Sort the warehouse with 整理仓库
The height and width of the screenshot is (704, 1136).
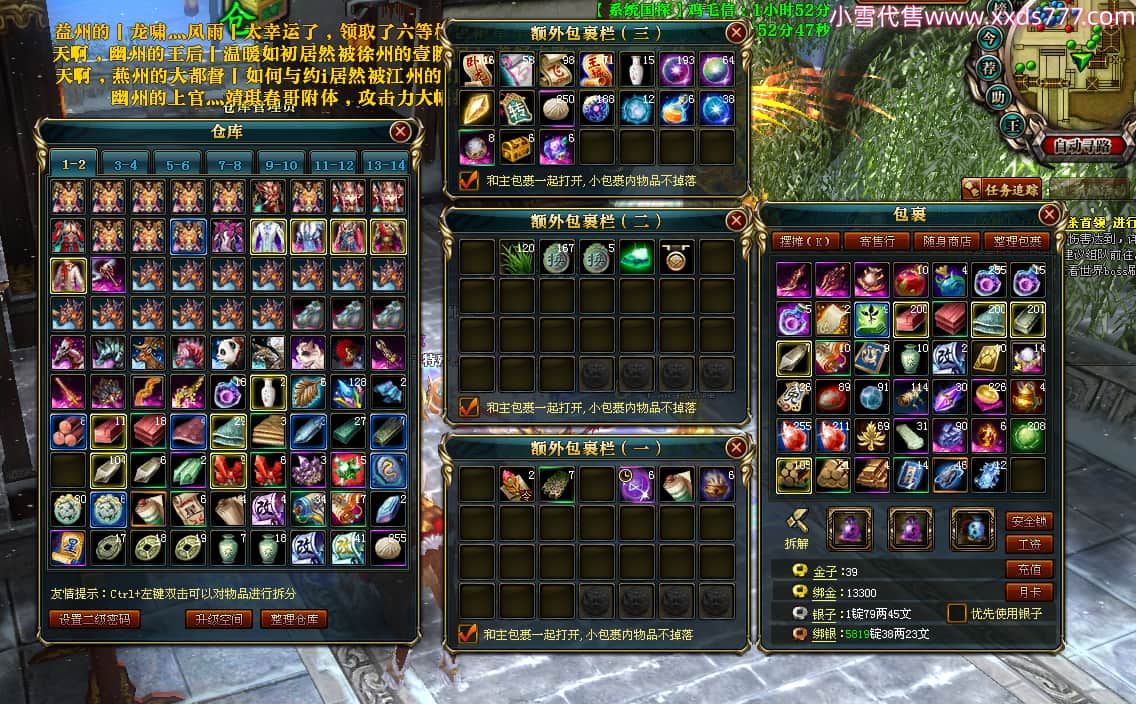click(294, 619)
